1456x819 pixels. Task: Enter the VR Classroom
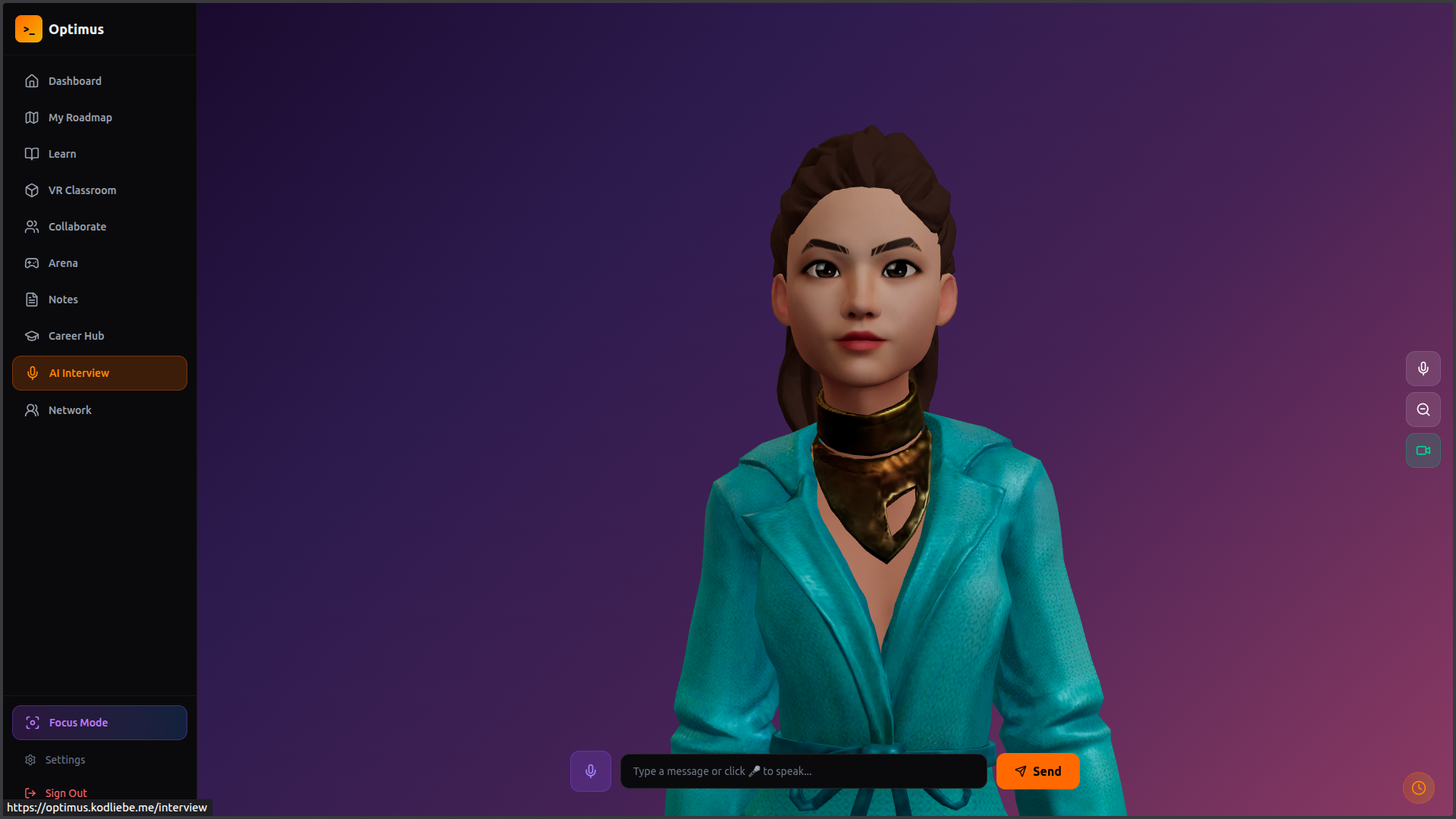(x=82, y=190)
